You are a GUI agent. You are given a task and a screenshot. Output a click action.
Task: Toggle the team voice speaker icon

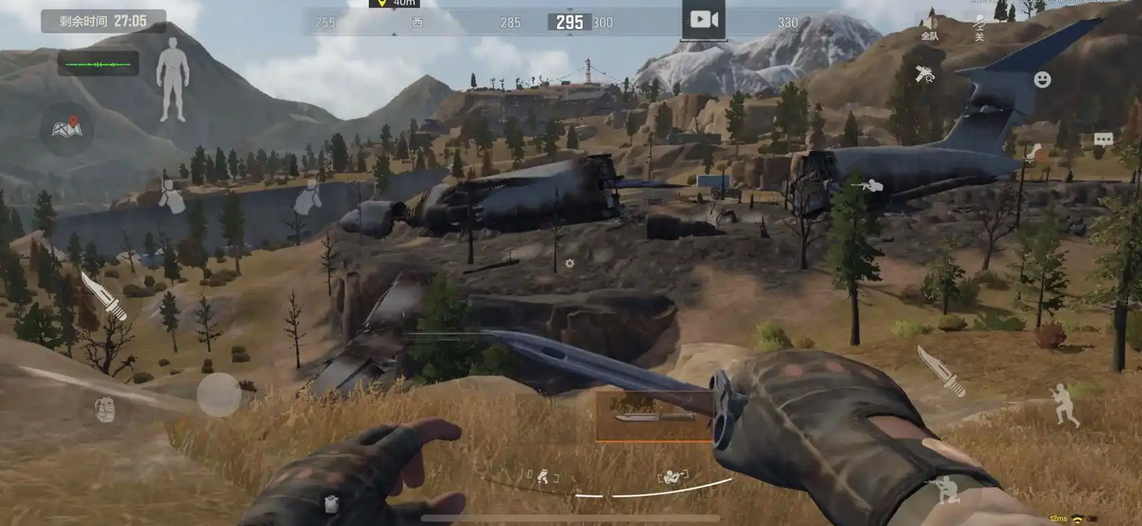(930, 27)
